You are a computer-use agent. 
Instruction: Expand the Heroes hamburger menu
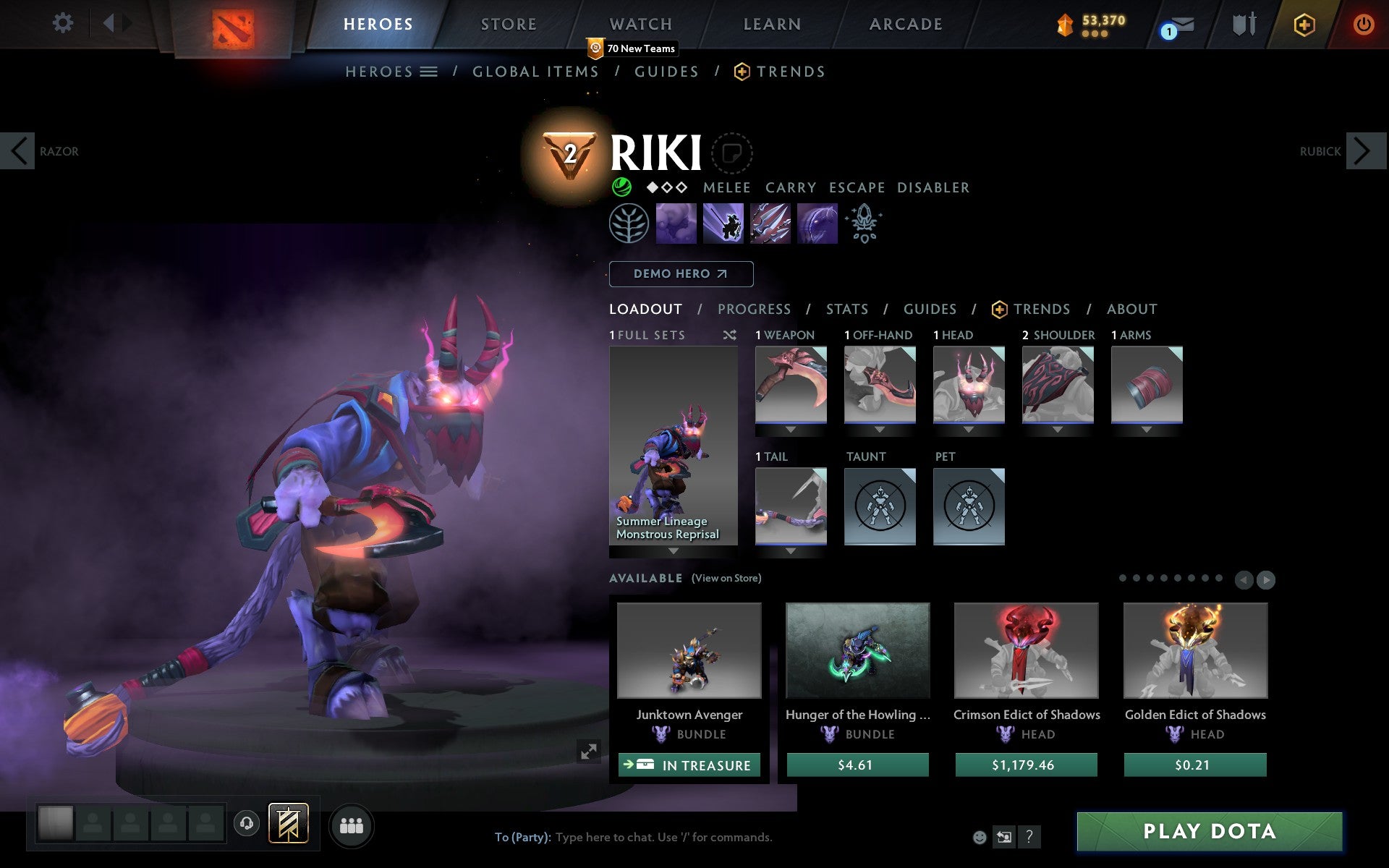coord(430,72)
